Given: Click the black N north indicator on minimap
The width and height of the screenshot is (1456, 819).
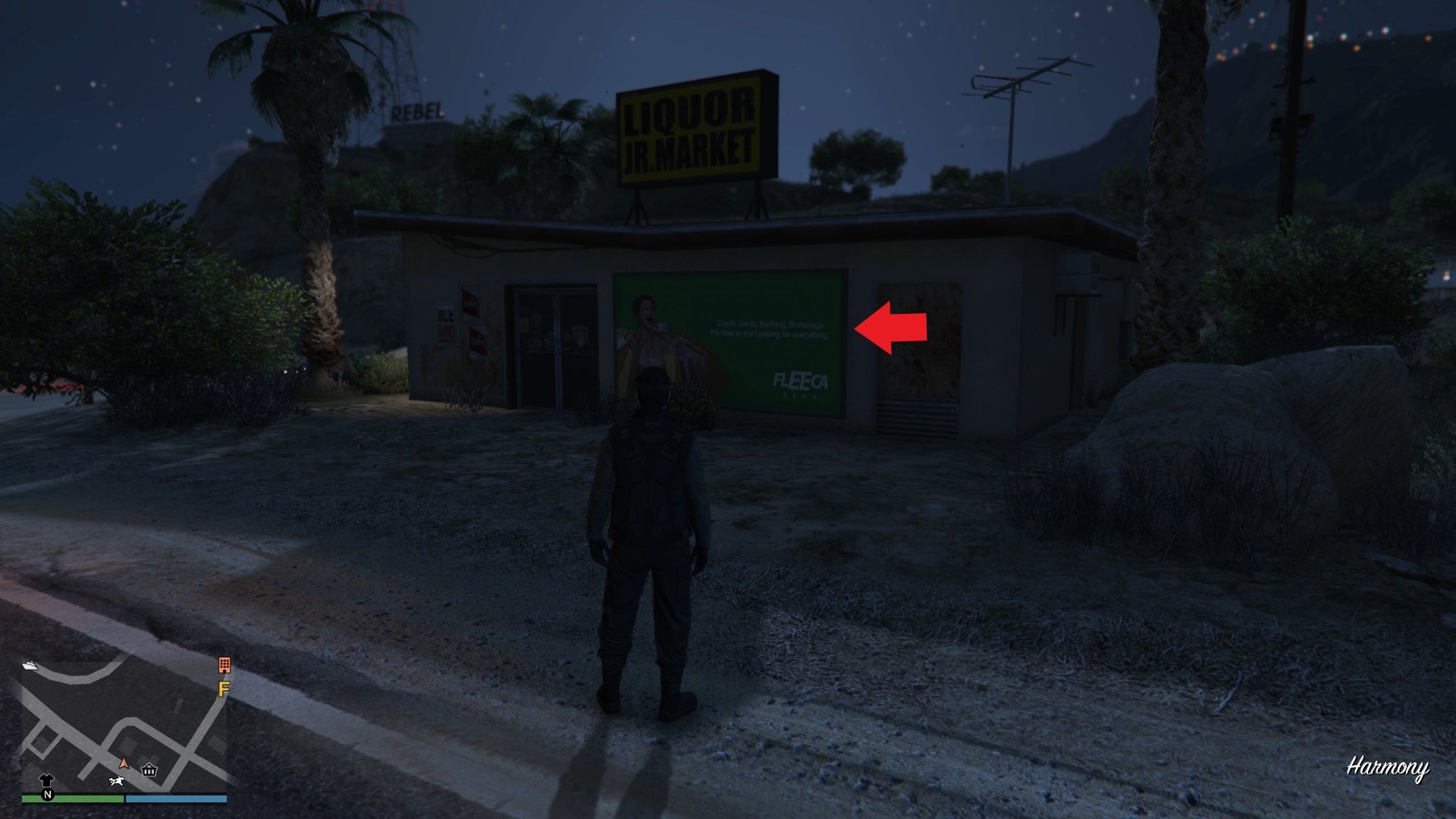Looking at the screenshot, I should [48, 795].
